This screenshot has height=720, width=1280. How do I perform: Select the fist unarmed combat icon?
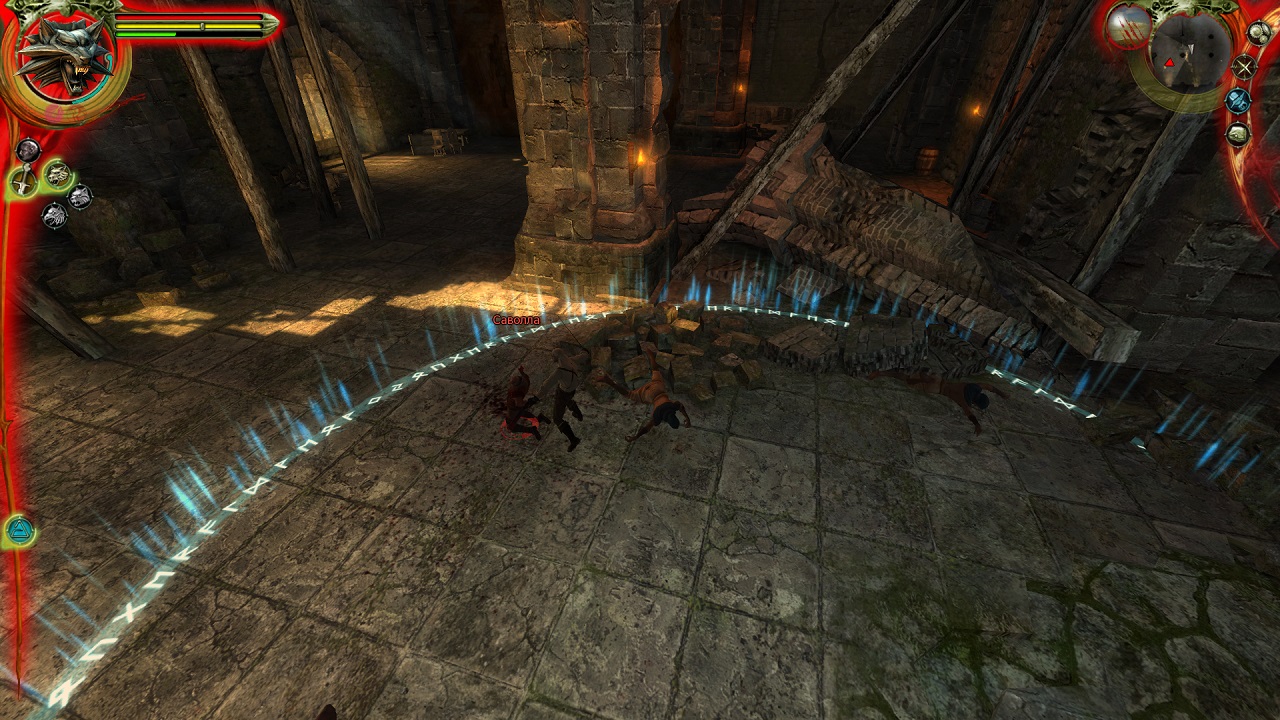pos(28,150)
